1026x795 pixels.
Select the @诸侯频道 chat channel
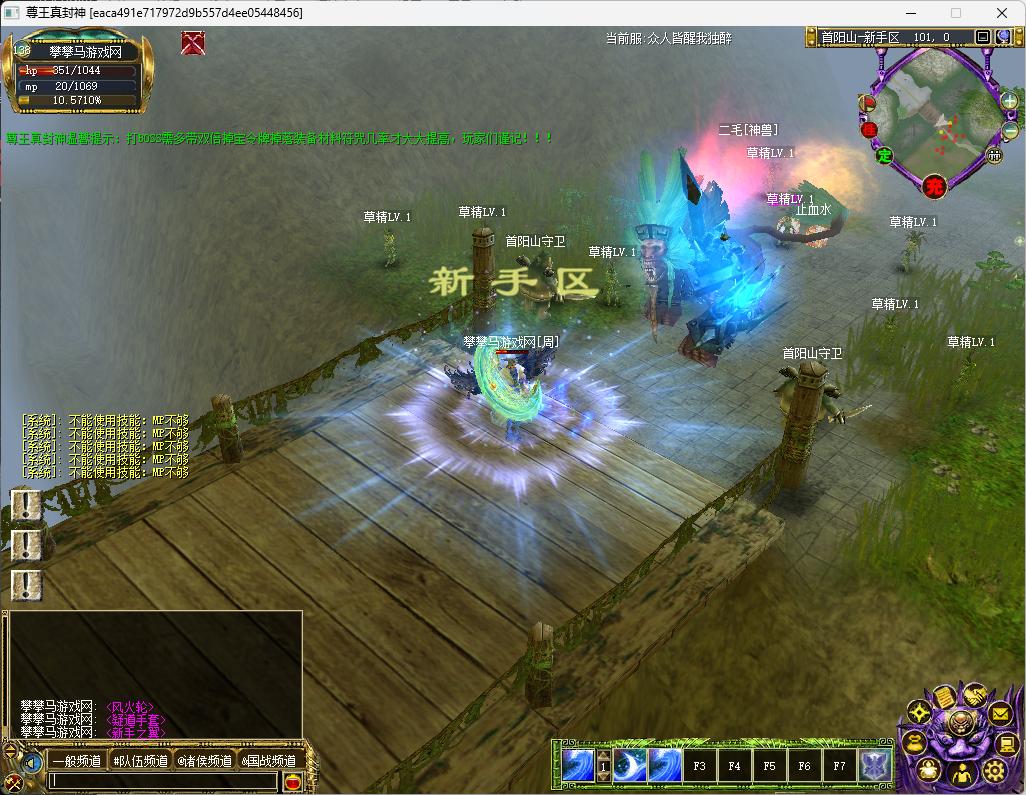[x=204, y=761]
